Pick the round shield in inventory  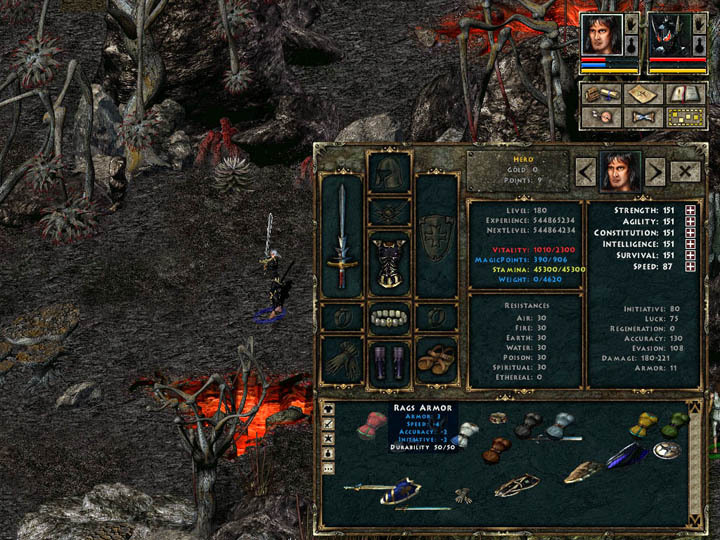[667, 450]
